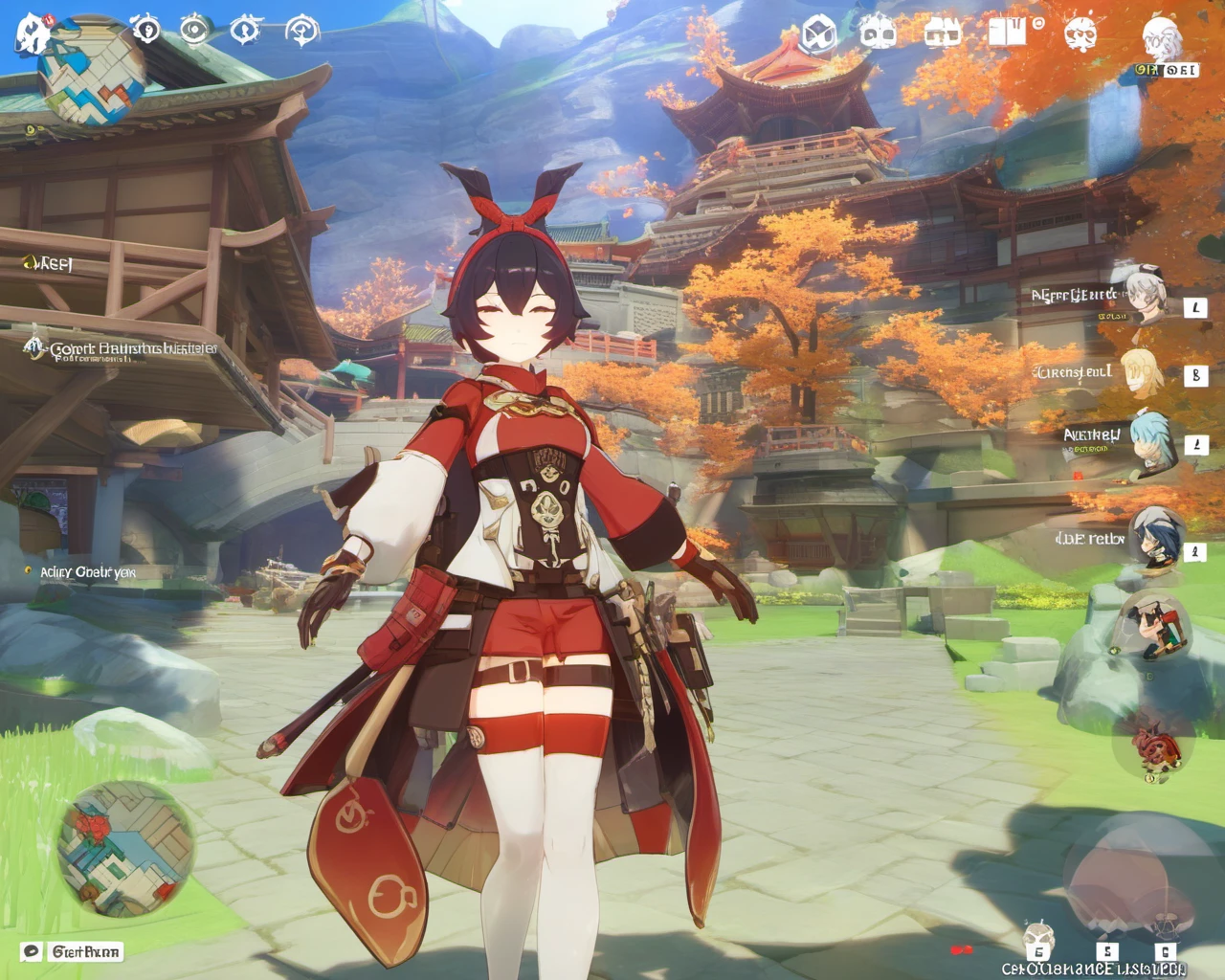Screen dimensions: 1225x980
Task: Click the white-haired profile avatar in top corner
Action: [x=1162, y=38]
